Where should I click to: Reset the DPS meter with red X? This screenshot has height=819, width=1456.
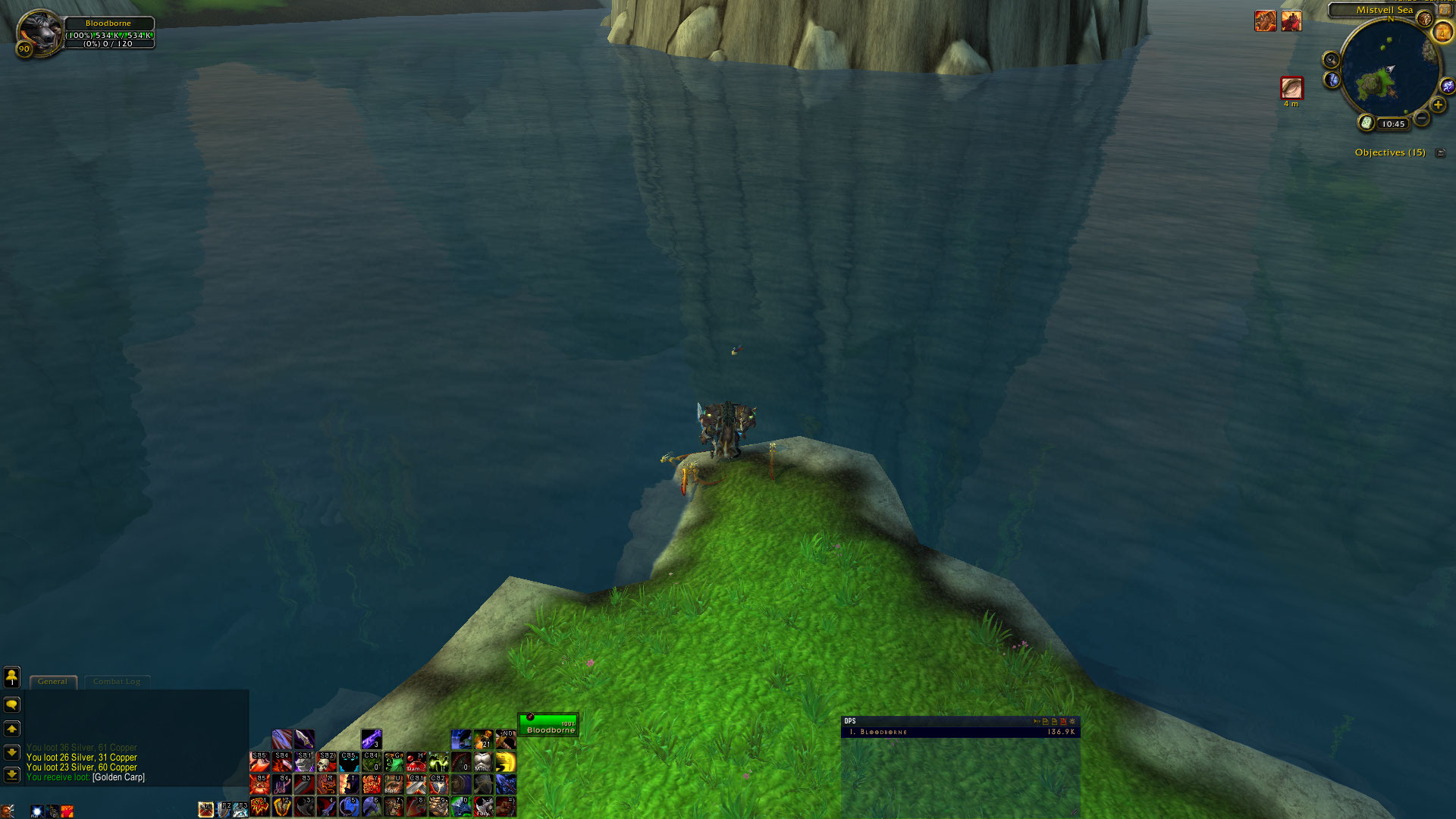pos(1063,721)
